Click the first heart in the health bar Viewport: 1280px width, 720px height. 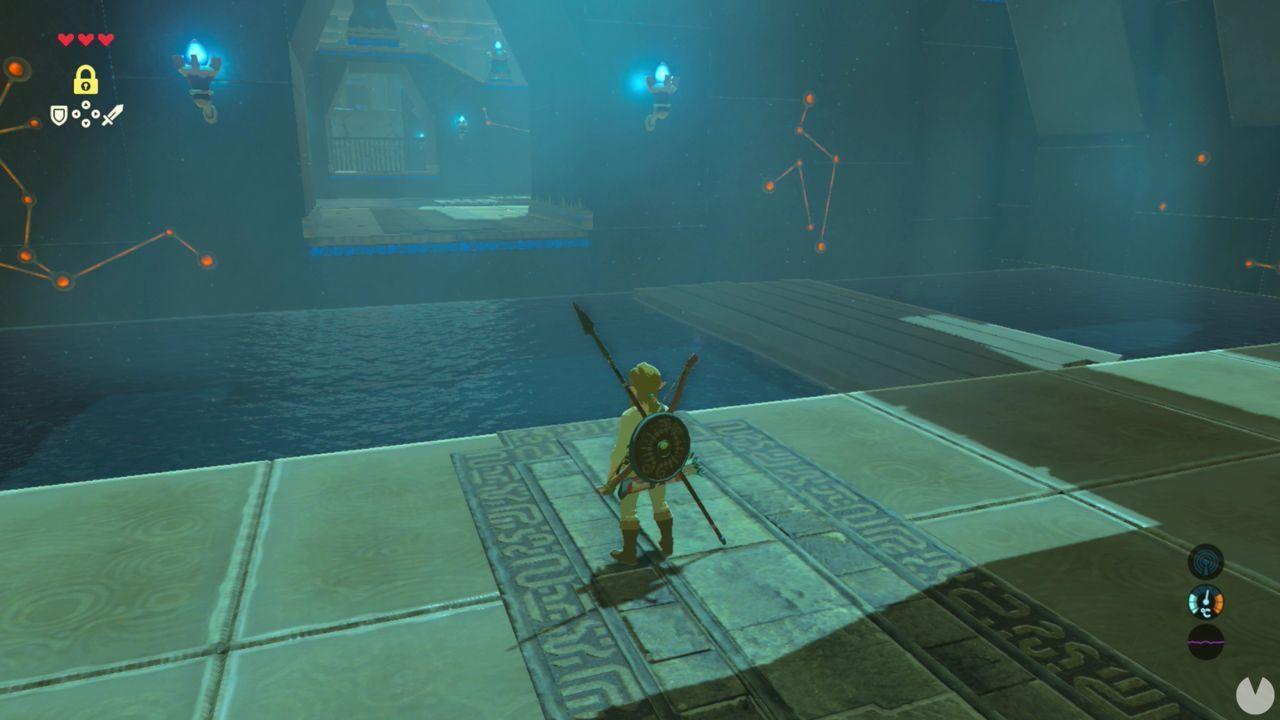[x=65, y=39]
